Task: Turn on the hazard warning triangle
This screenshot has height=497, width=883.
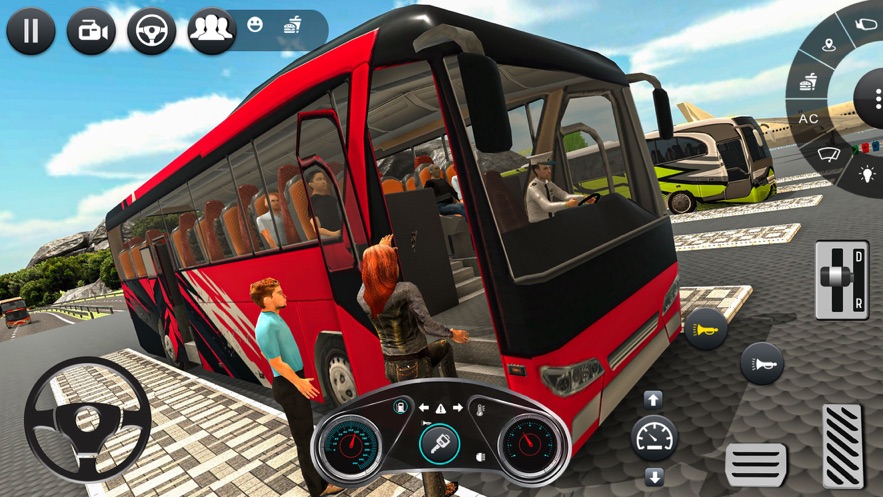Action: (440, 408)
